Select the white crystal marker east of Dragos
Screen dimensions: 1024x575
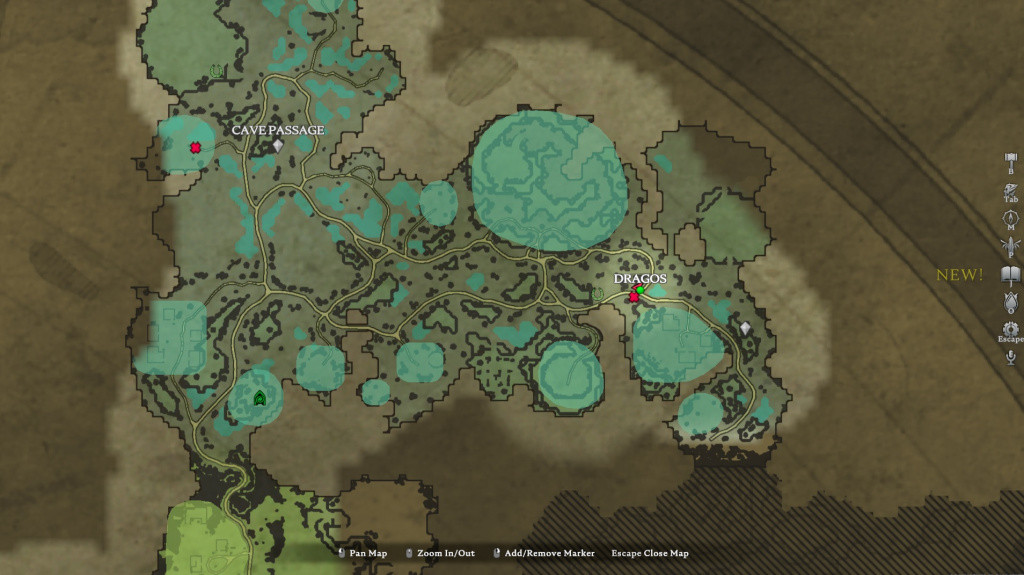click(x=745, y=328)
